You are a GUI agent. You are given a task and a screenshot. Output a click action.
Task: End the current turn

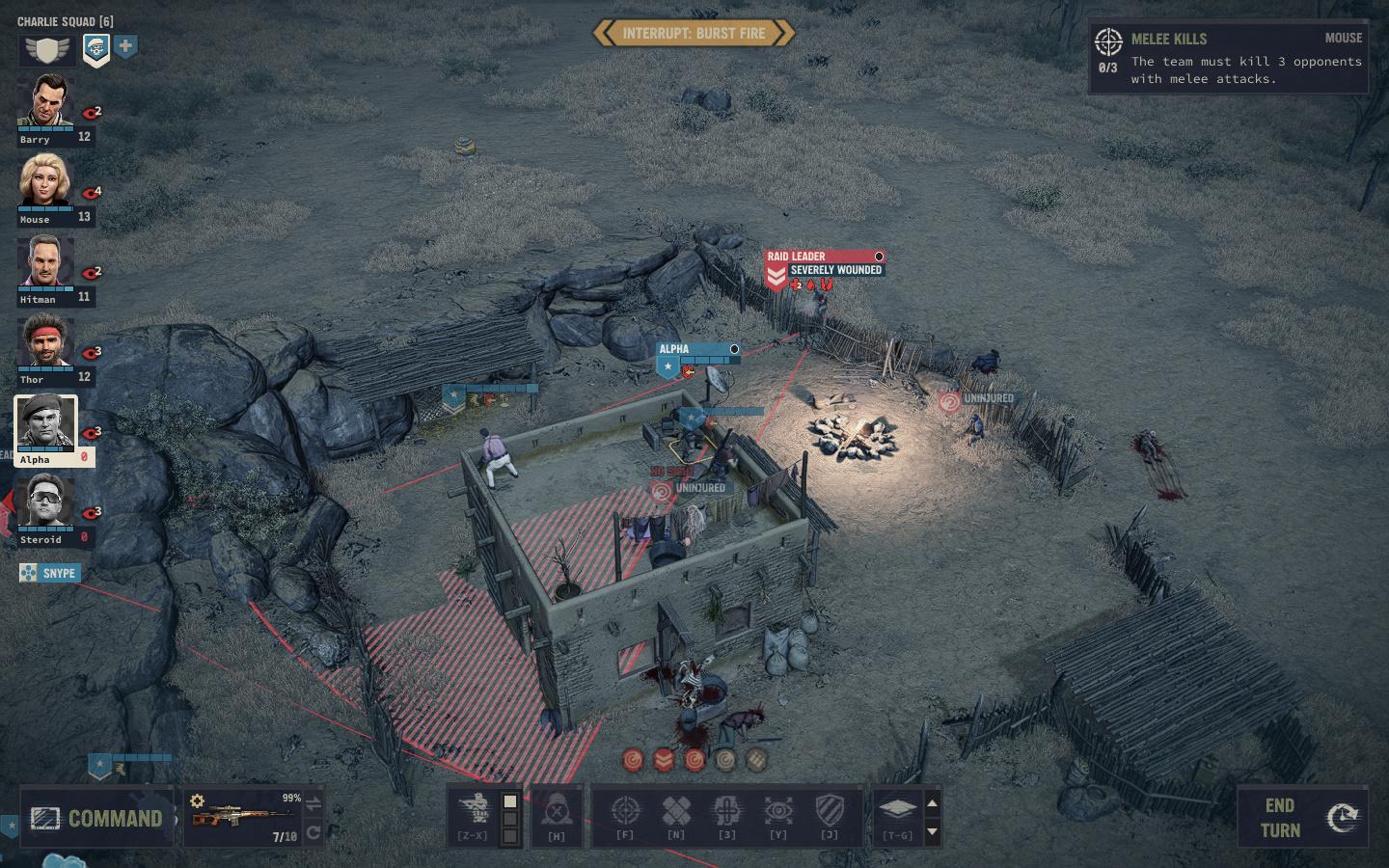1298,818
